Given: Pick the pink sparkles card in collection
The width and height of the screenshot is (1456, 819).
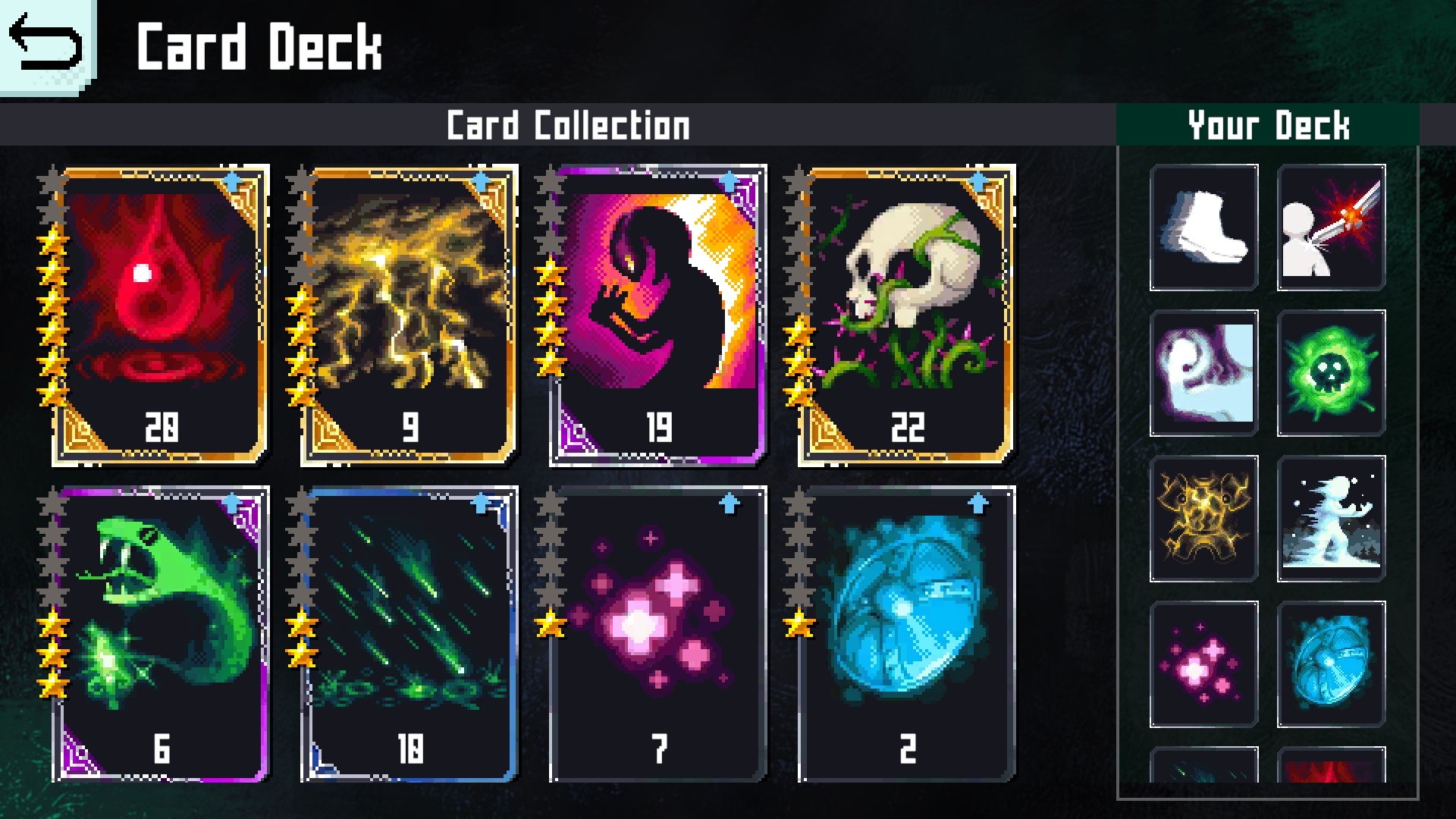Looking at the screenshot, I should (658, 635).
